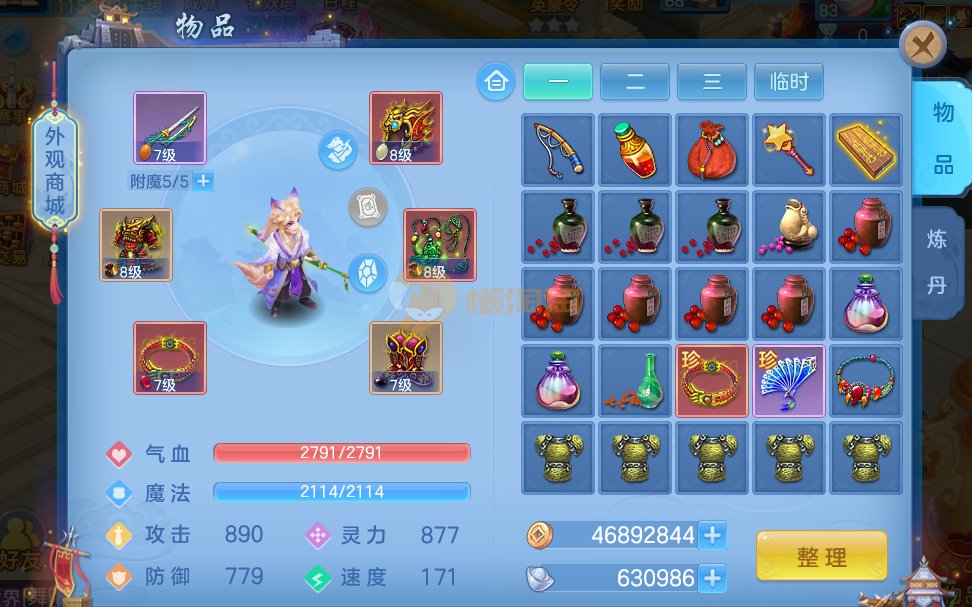Switch to bag page 二
Image resolution: width=972 pixels, height=607 pixels.
click(635, 82)
